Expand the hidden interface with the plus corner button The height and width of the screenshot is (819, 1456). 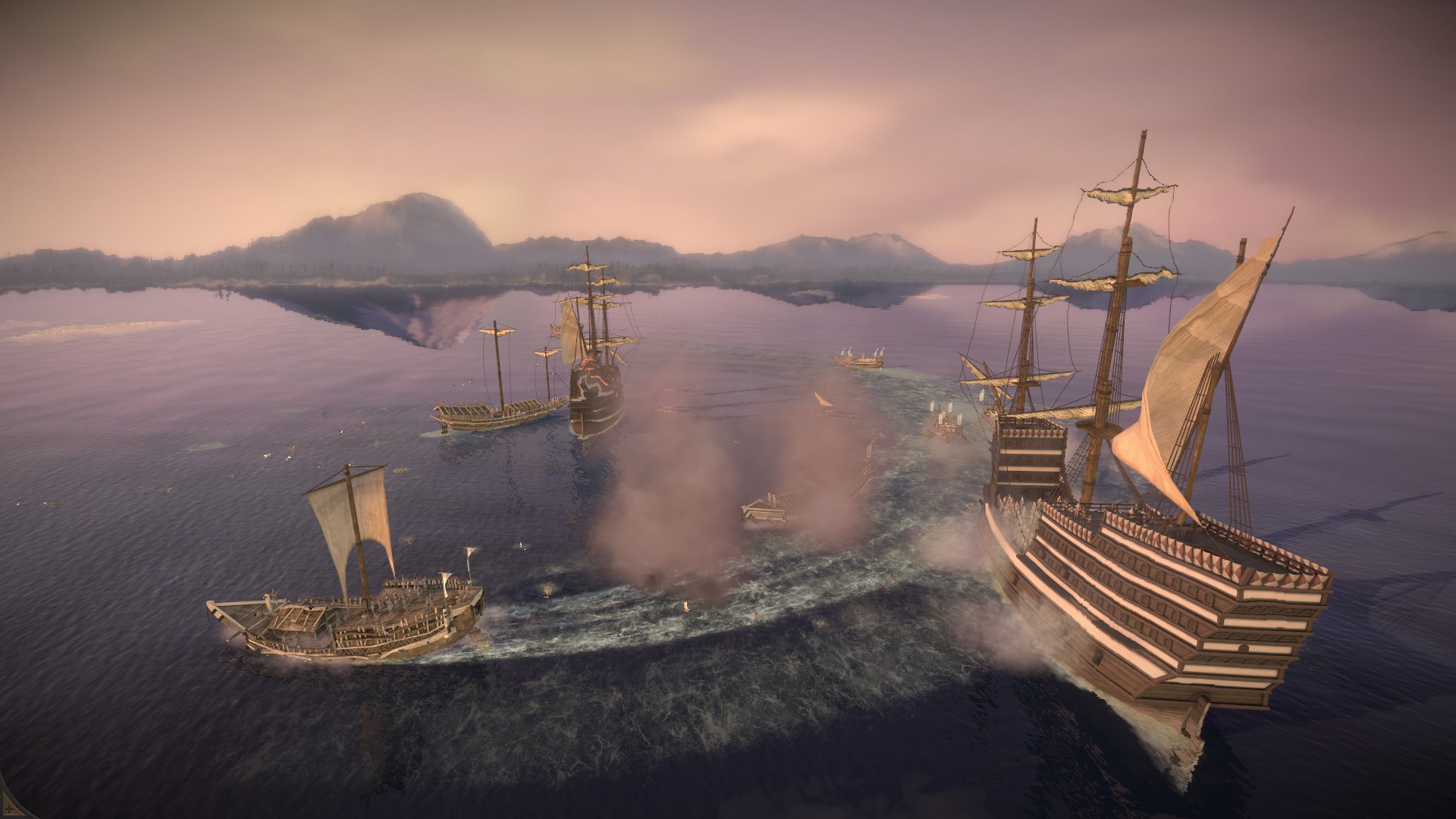[x=8, y=809]
